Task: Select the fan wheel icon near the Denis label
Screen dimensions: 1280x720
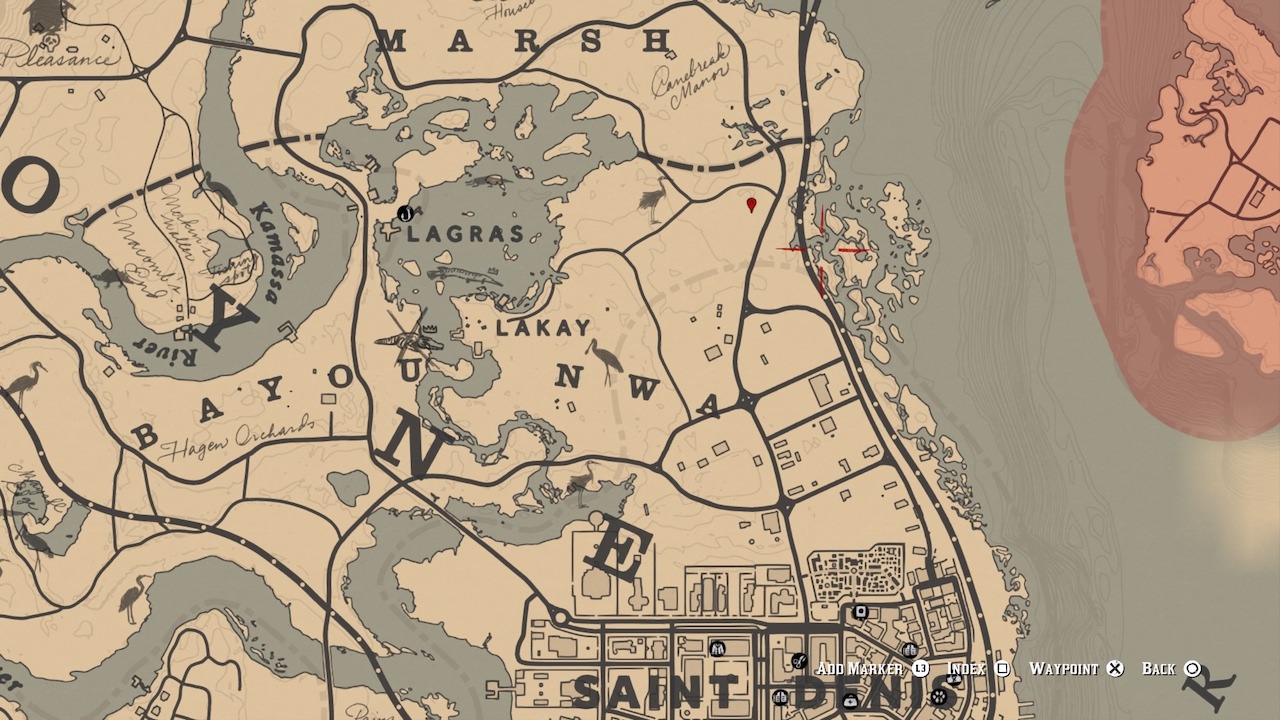Action: (x=939, y=695)
